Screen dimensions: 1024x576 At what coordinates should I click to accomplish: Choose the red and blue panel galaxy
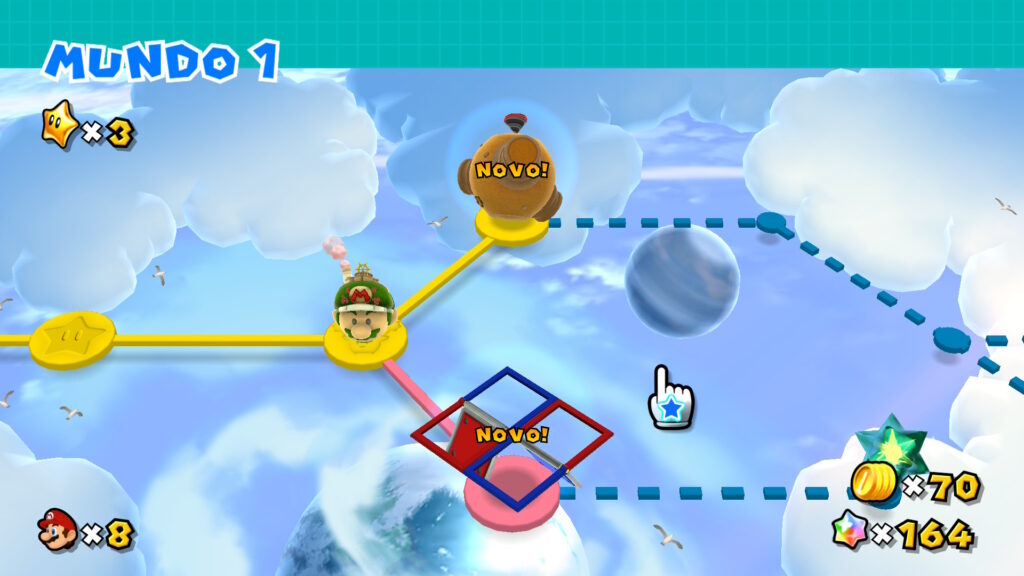[511, 436]
